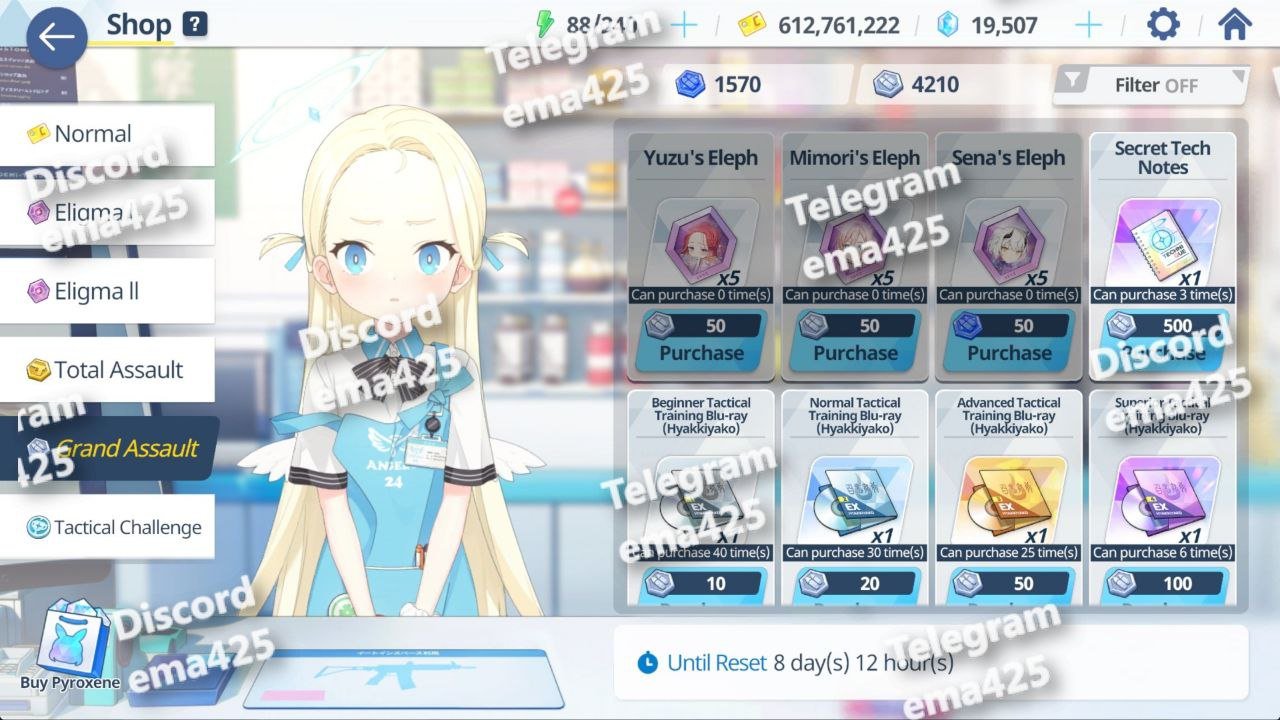The height and width of the screenshot is (720, 1280).
Task: Open the Eligma II shop tab
Action: [x=105, y=292]
